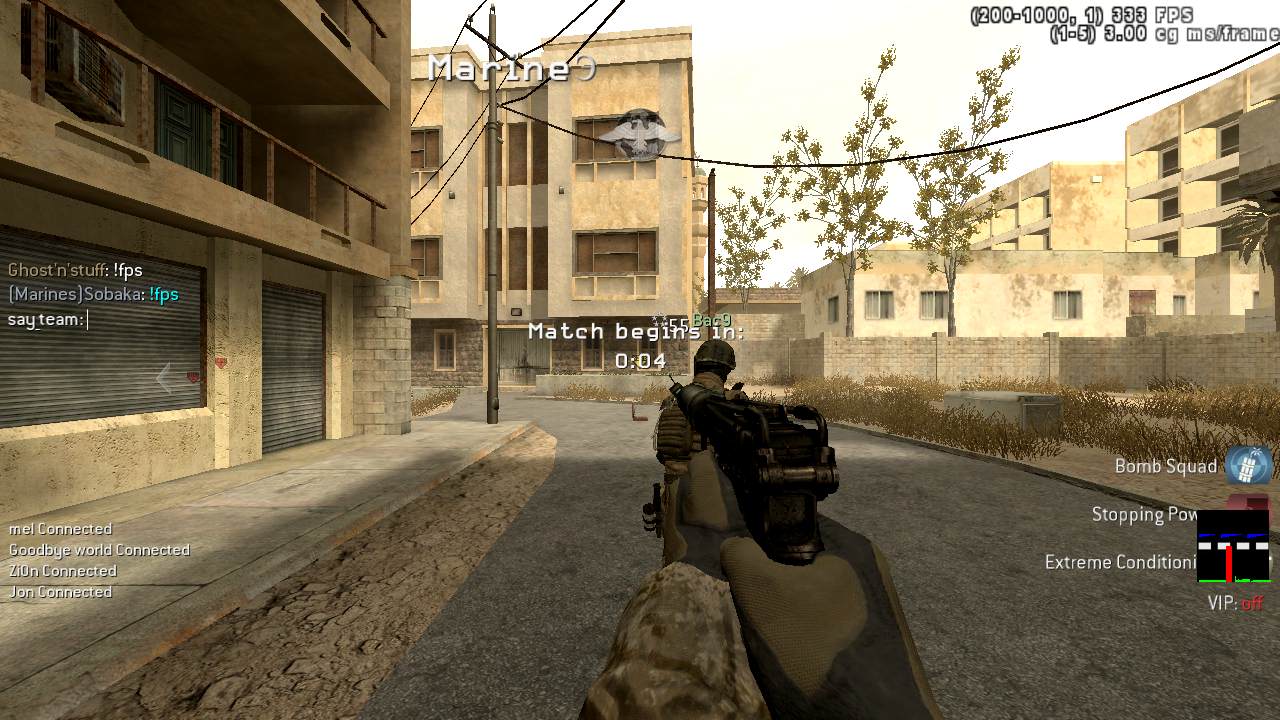The width and height of the screenshot is (1280, 720).
Task: Toggle the VIP off indicator
Action: point(1236,603)
